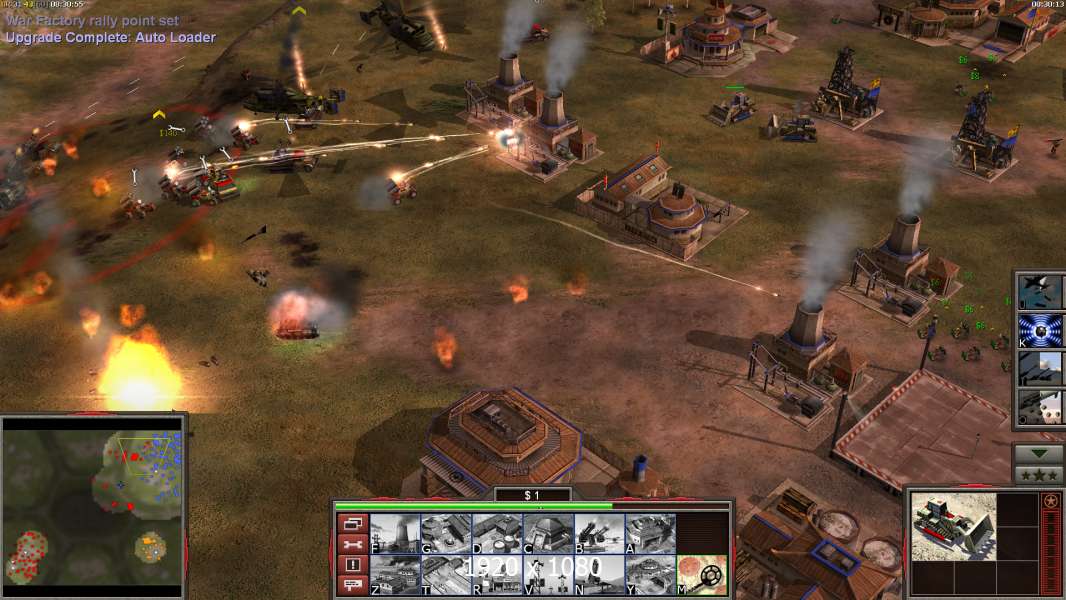Viewport: 1066px width, 600px height.
Task: Activate the land mine icon marked M
Action: pos(702,574)
